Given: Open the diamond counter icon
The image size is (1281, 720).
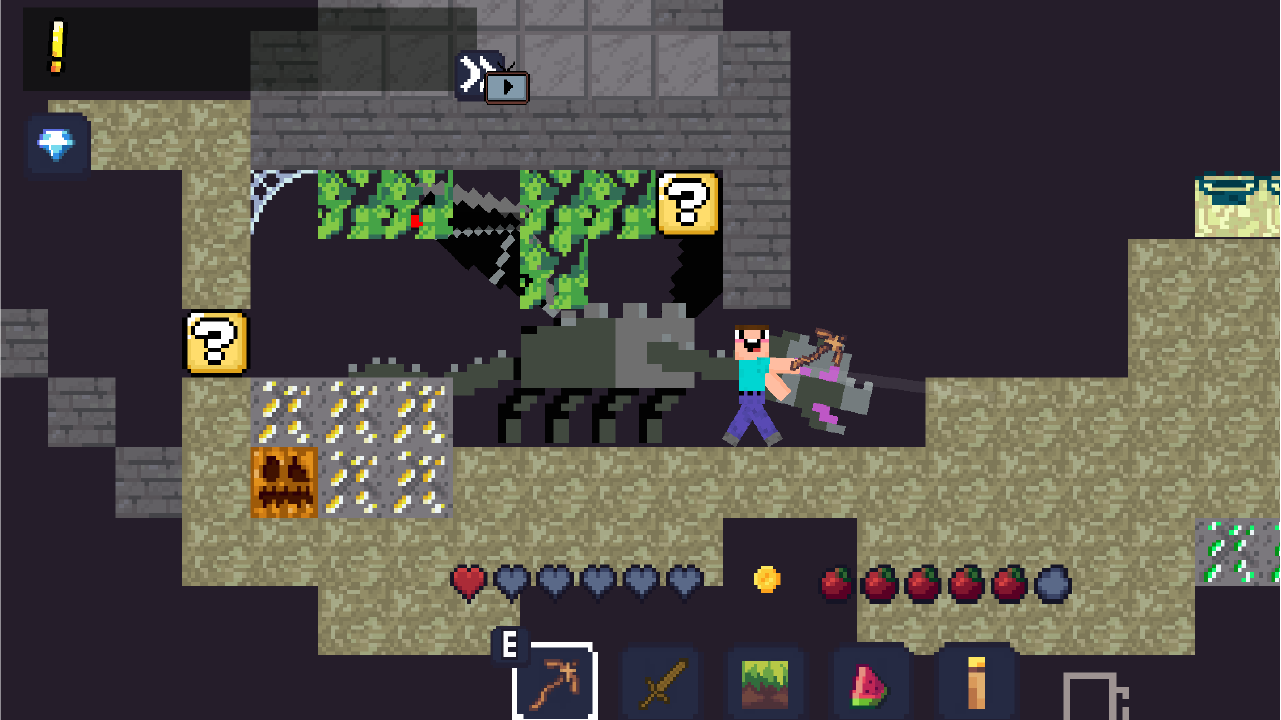Looking at the screenshot, I should pyautogui.click(x=57, y=143).
